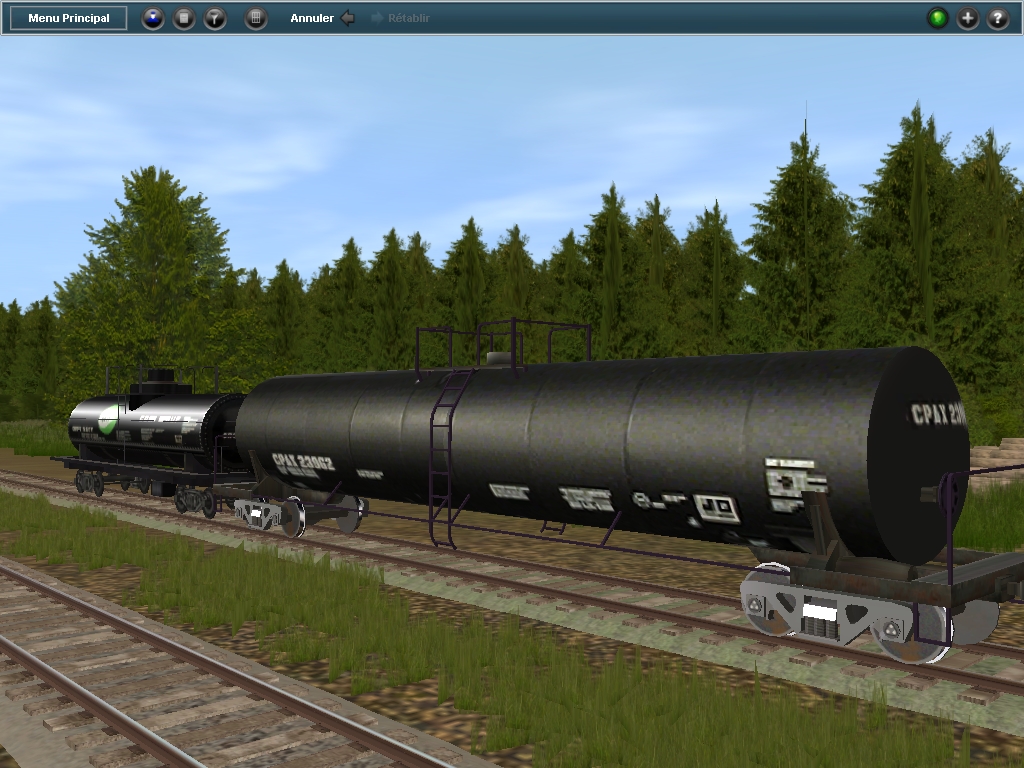Click the blue driver figure icon
Image resolution: width=1024 pixels, height=768 pixels.
tap(153, 18)
